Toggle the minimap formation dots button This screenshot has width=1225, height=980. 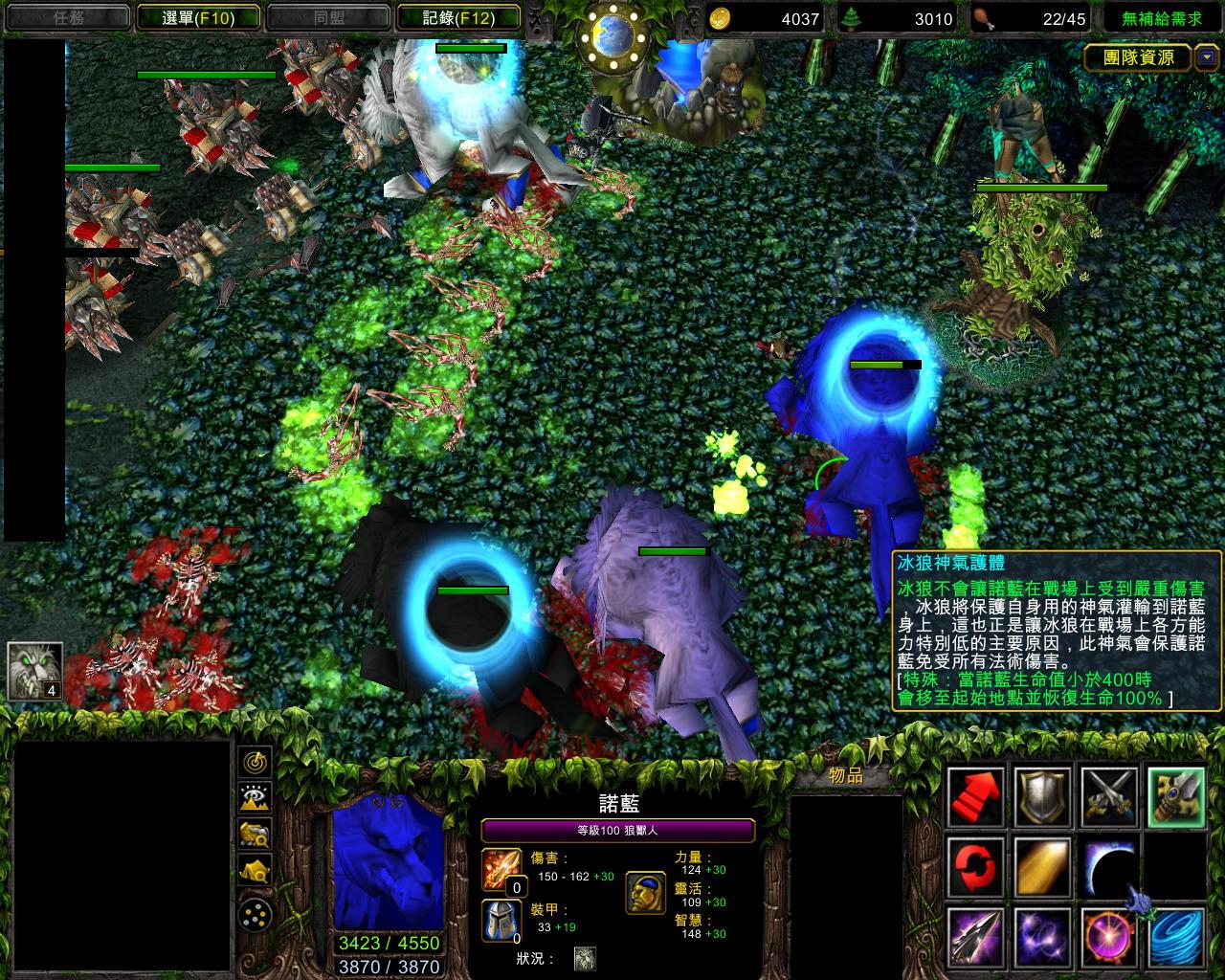click(256, 914)
